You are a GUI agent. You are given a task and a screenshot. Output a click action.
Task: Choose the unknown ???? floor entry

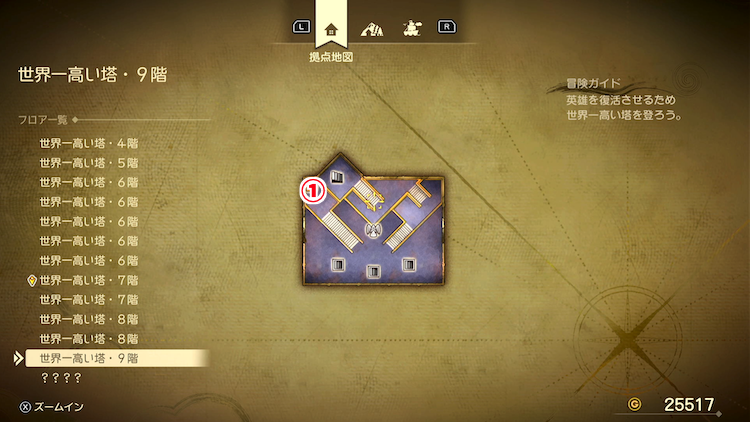click(60, 378)
